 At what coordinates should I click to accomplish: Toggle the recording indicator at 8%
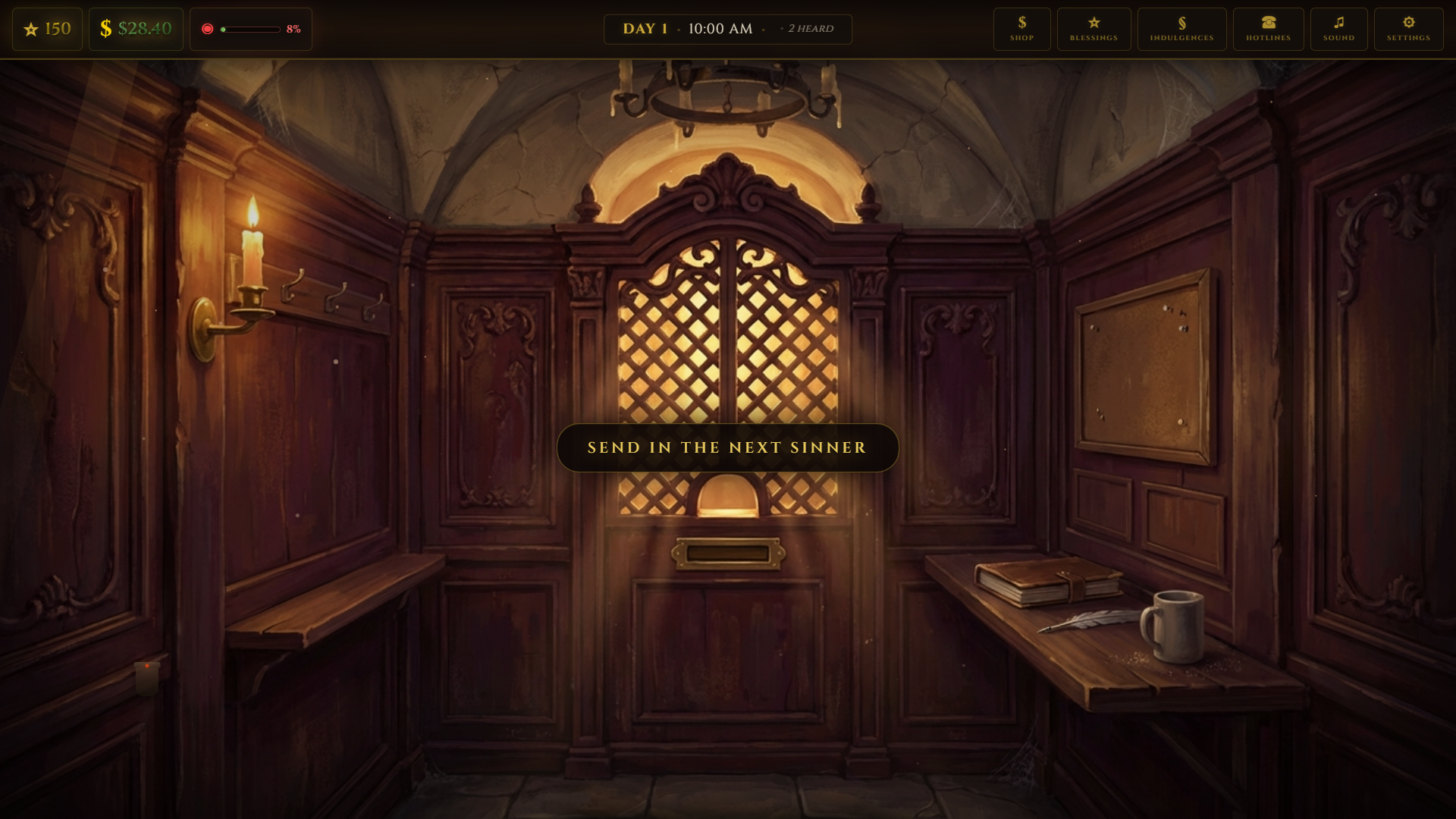pyautogui.click(x=251, y=29)
